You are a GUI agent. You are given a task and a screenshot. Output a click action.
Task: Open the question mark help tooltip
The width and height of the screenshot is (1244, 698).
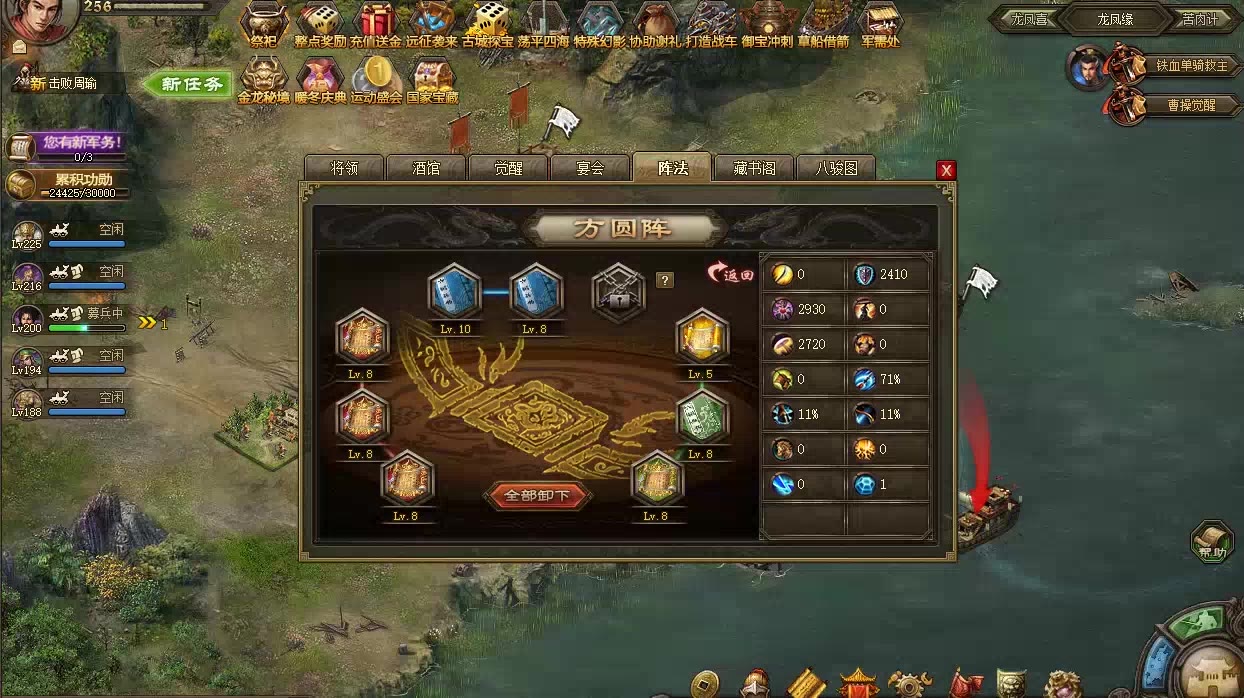pyautogui.click(x=664, y=280)
